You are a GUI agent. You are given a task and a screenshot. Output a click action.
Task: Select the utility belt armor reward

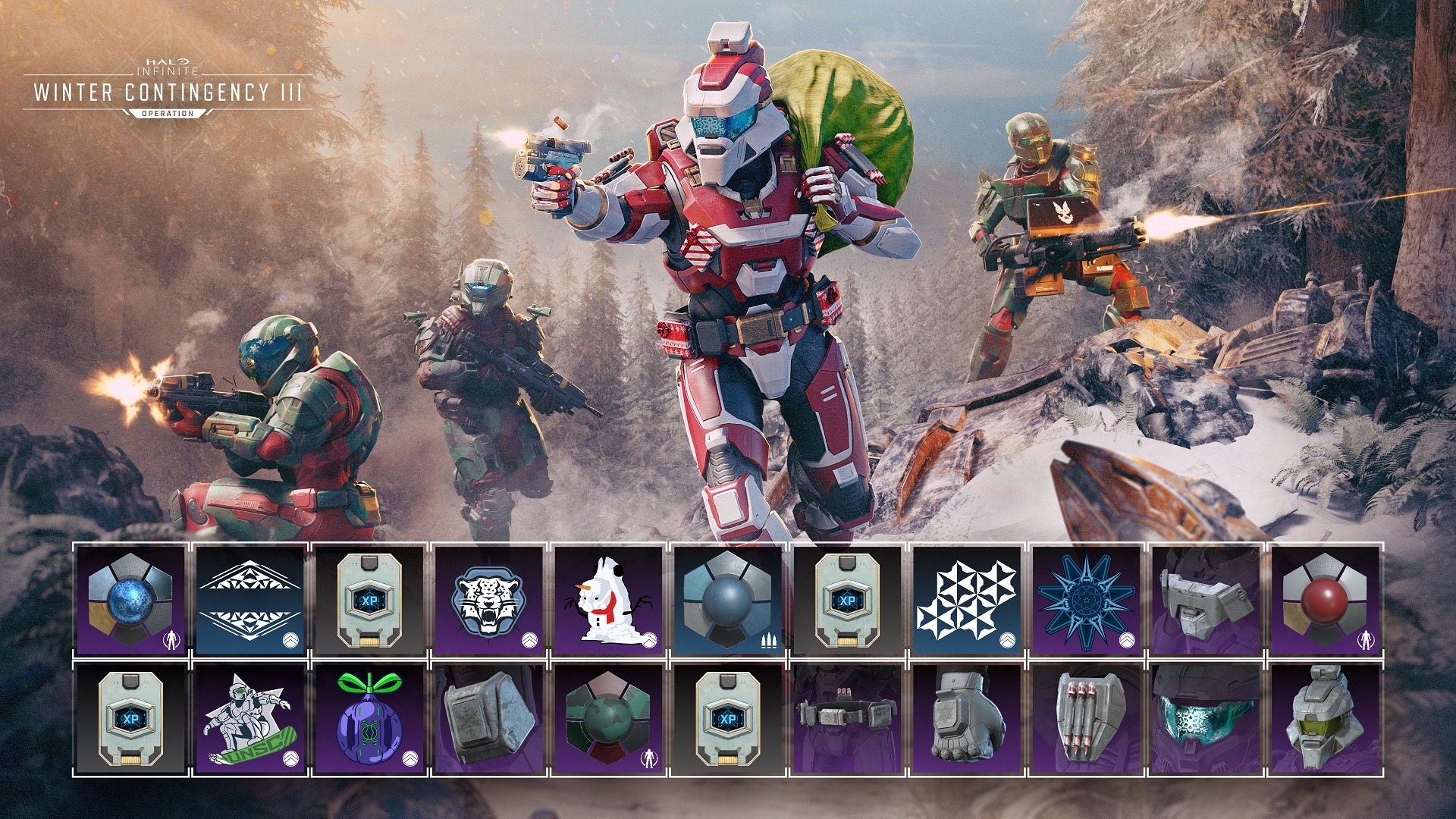pos(846,719)
